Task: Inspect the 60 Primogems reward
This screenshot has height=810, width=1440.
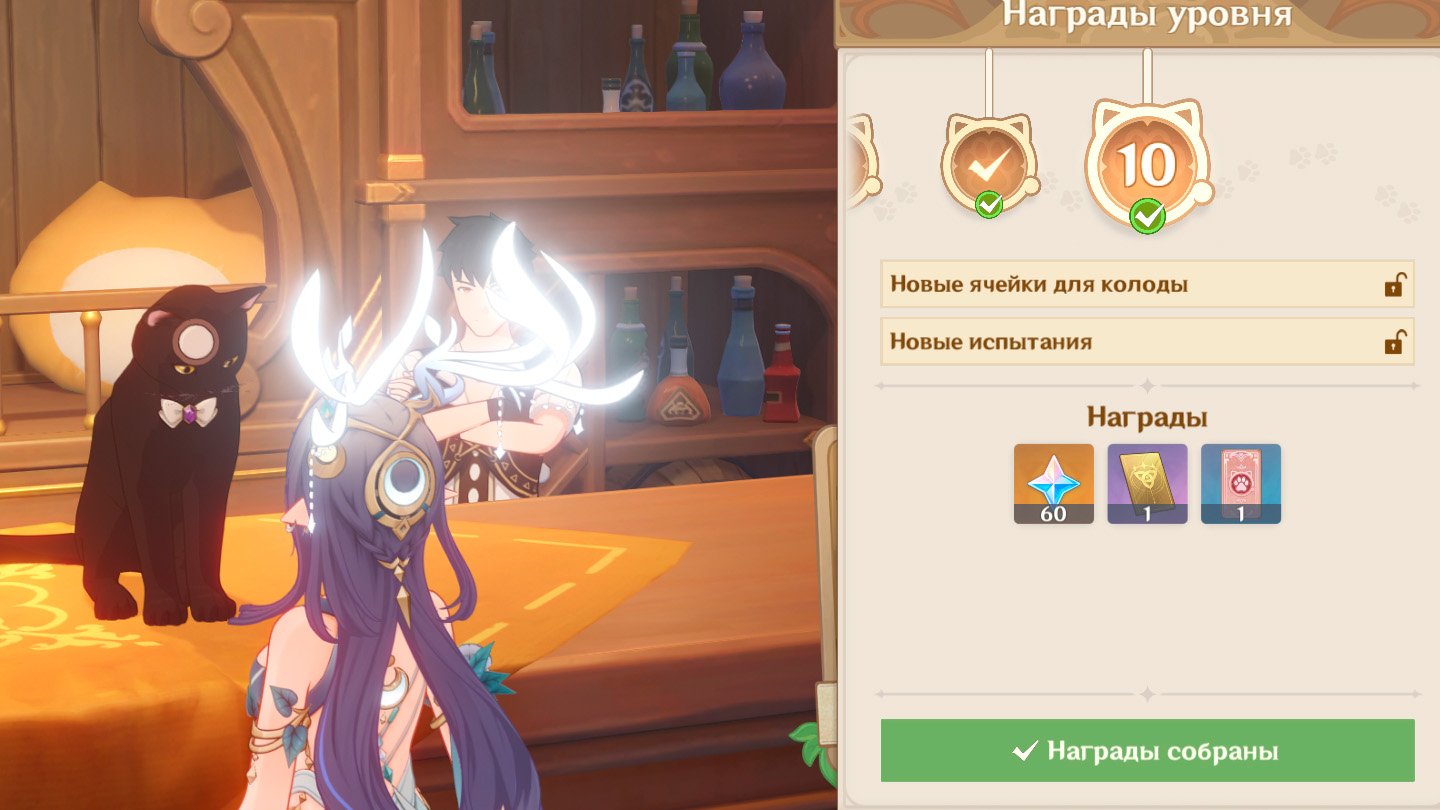Action: click(1053, 484)
